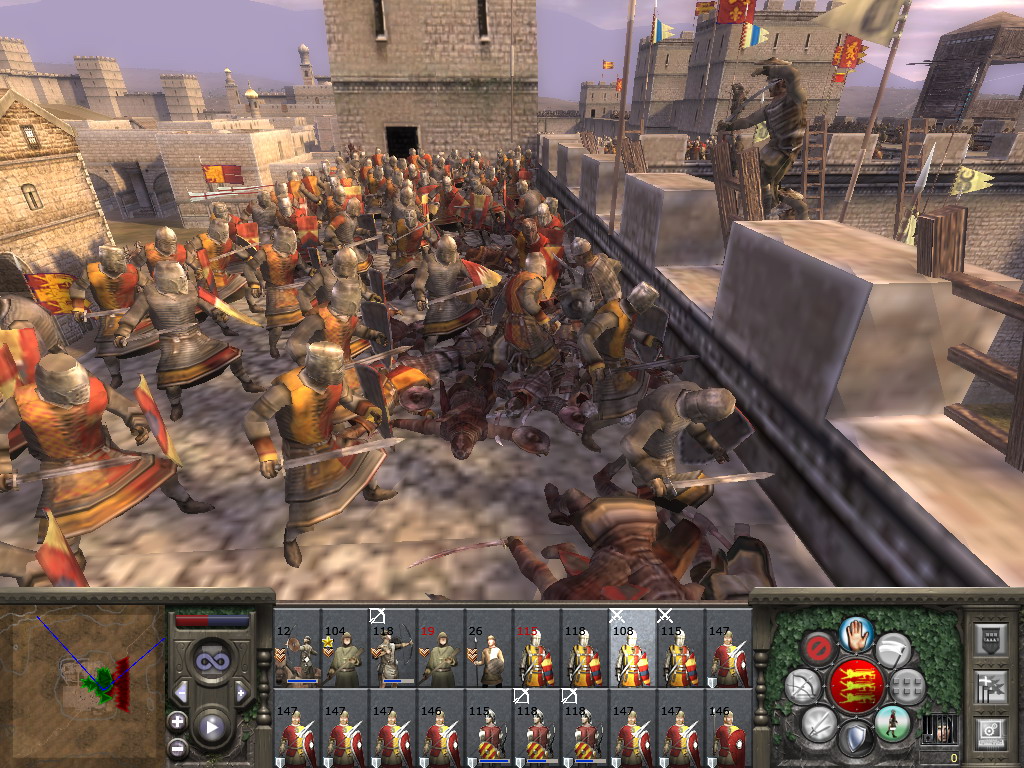Zoom out the minimap with minus button
Image resolution: width=1024 pixels, height=768 pixels.
point(177,747)
